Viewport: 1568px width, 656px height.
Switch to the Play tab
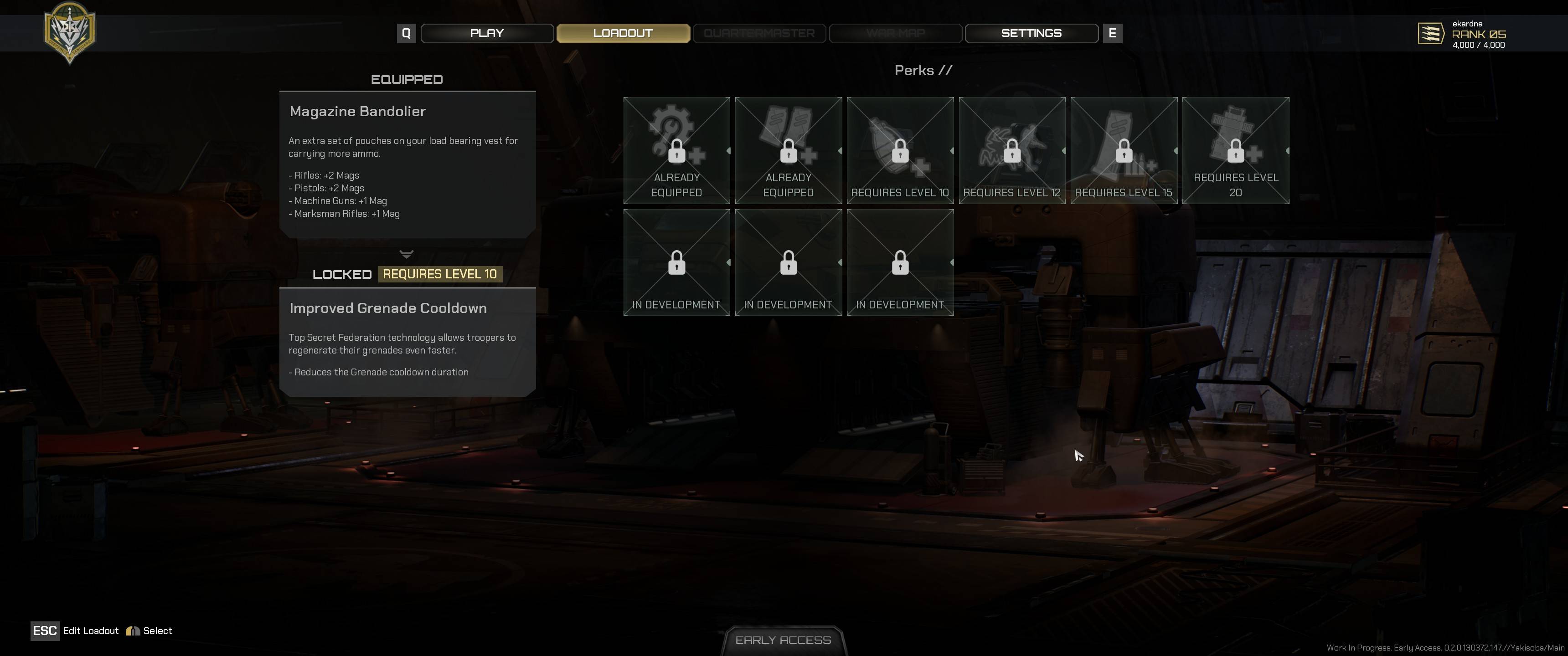pos(486,33)
